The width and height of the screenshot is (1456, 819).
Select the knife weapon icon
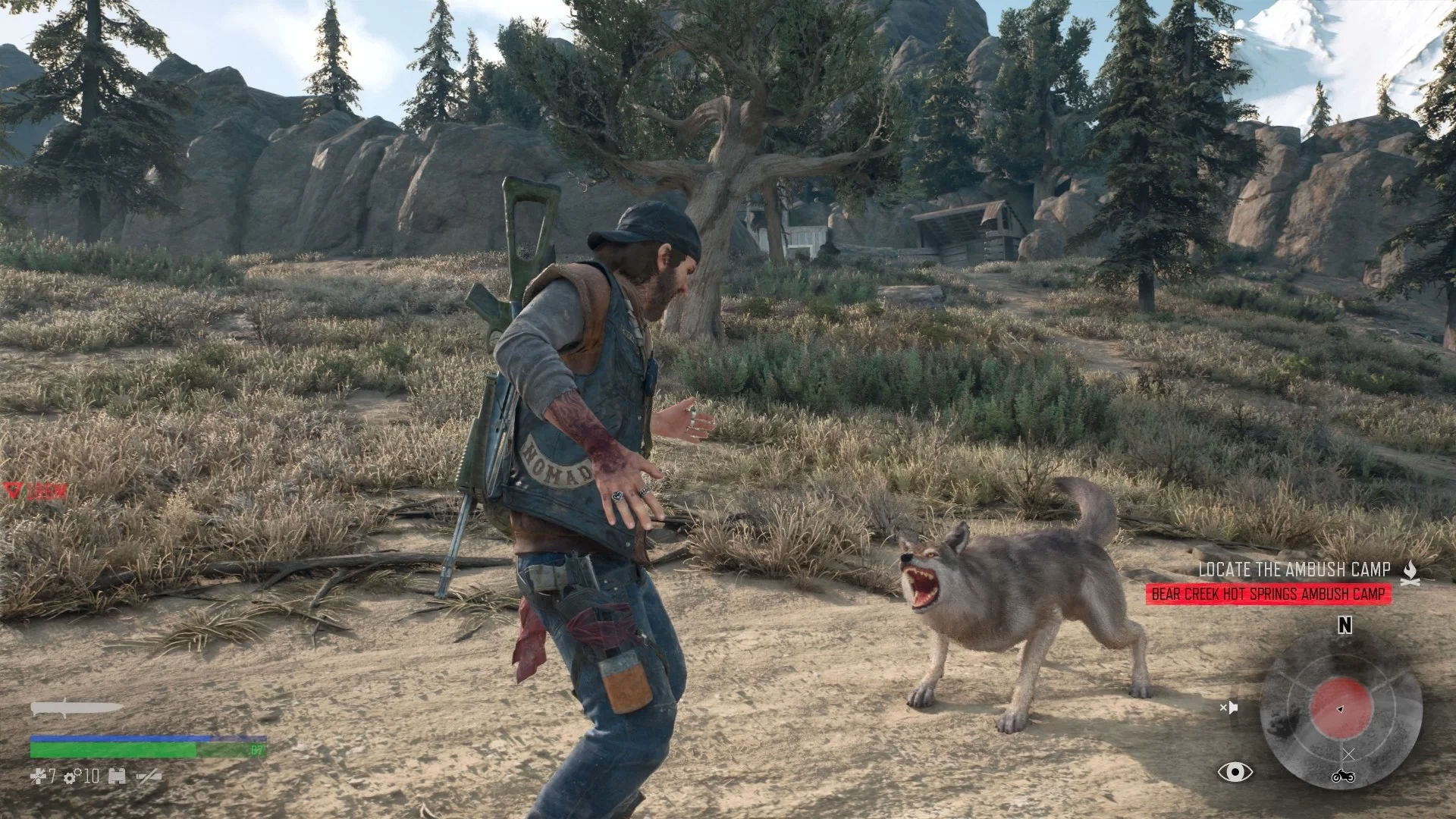[76, 708]
